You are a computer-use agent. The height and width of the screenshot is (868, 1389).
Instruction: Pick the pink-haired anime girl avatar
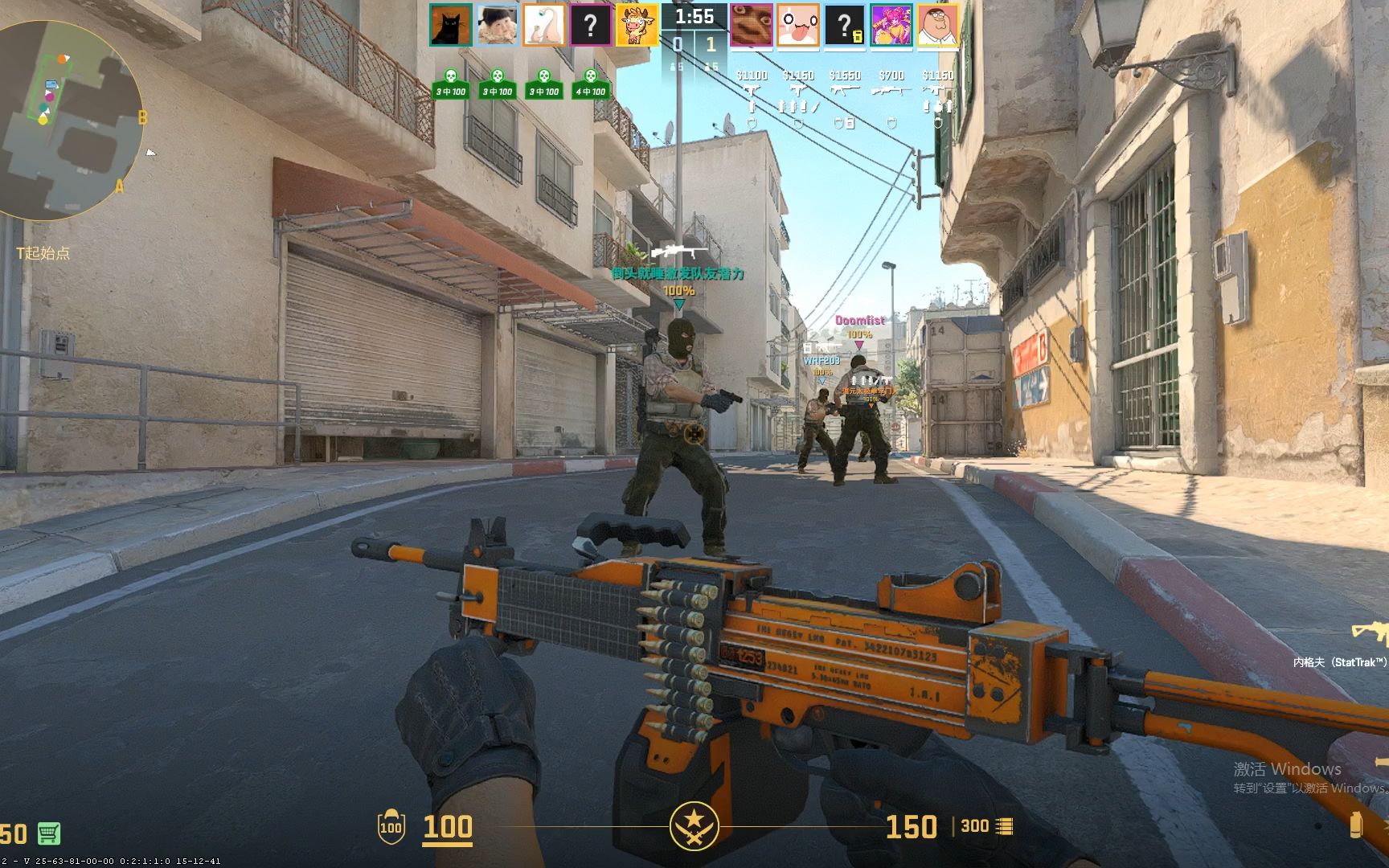[891, 25]
